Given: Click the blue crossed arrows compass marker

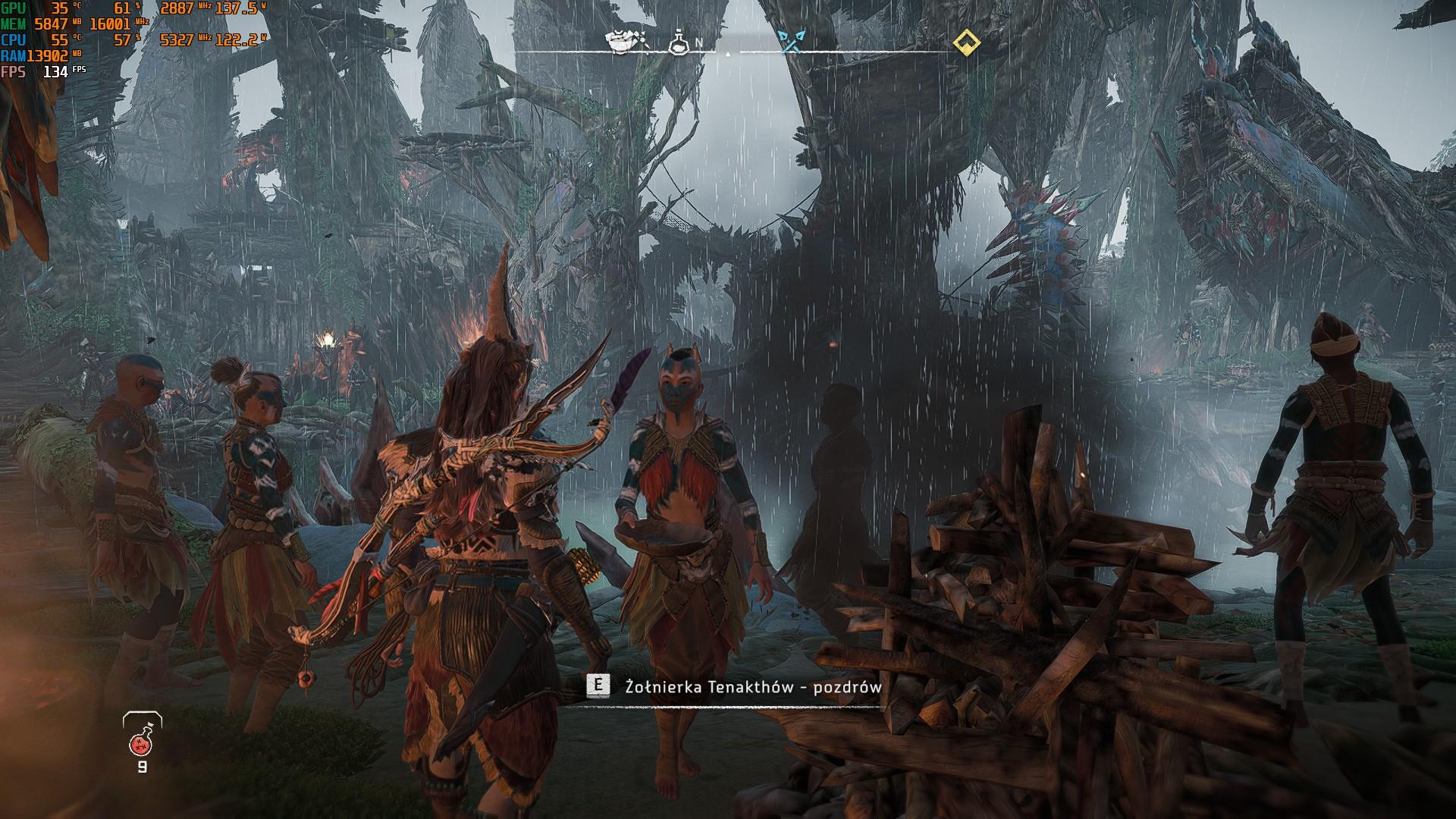Looking at the screenshot, I should (x=792, y=42).
